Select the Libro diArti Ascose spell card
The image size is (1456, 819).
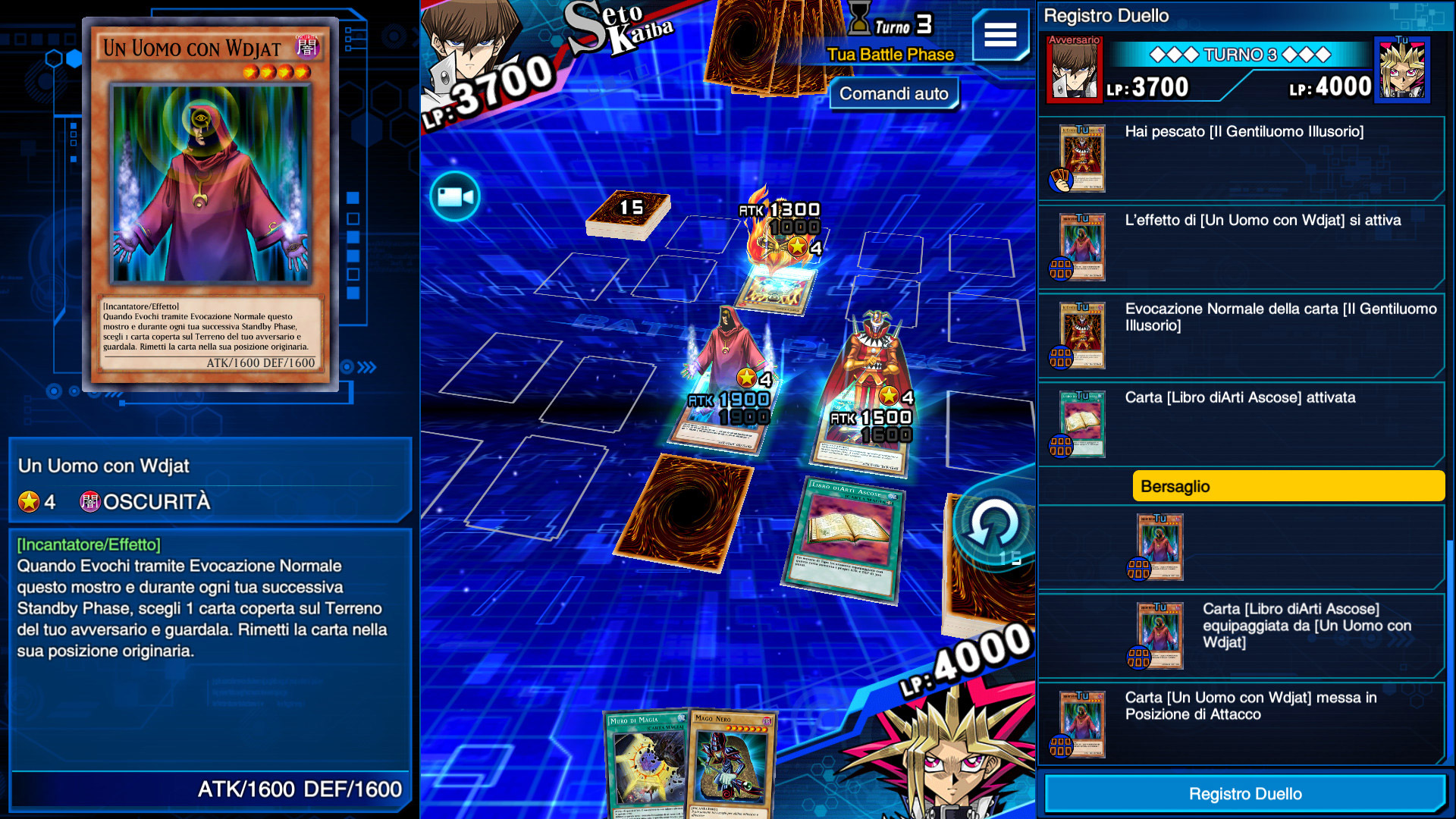848,538
